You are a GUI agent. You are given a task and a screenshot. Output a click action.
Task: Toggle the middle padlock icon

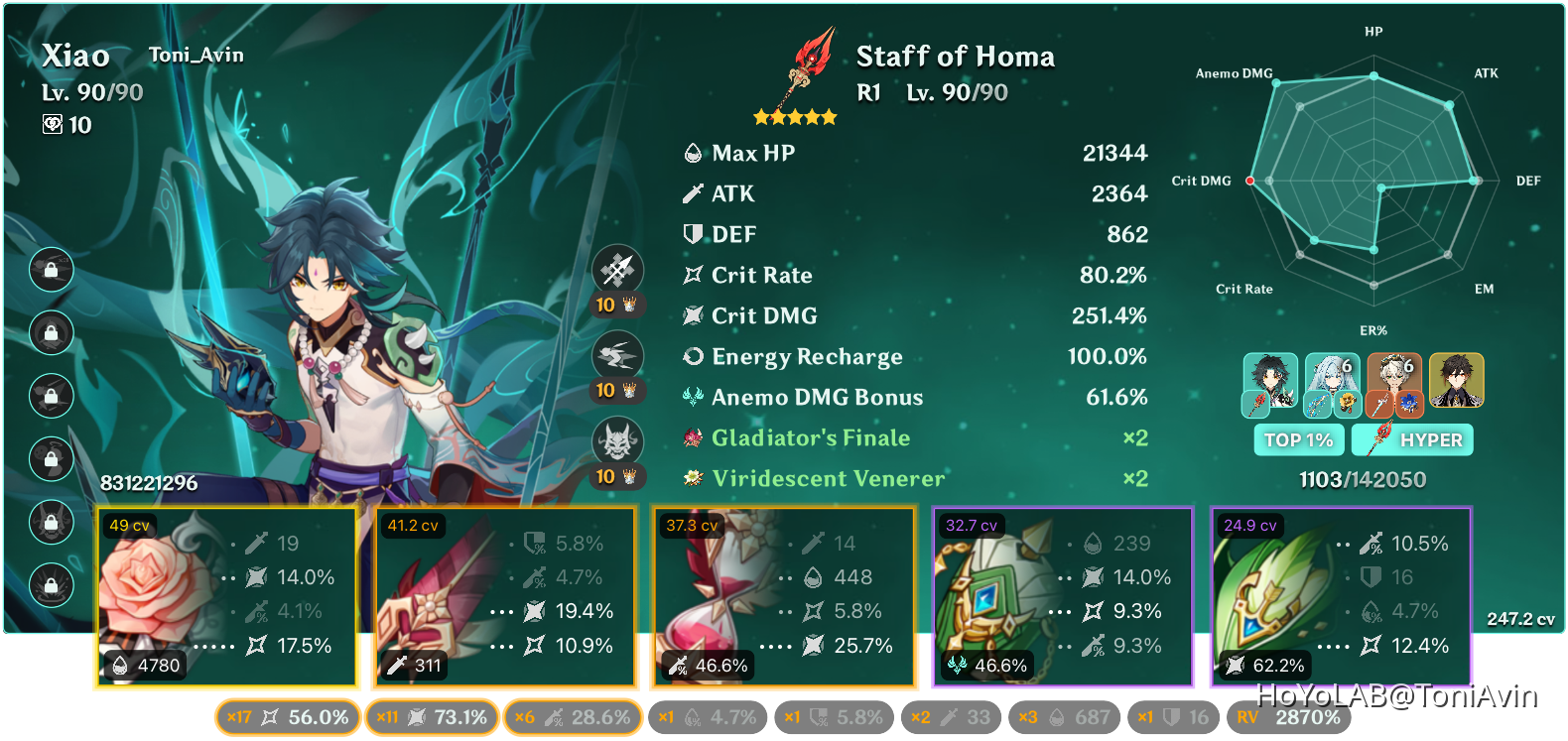click(x=52, y=397)
